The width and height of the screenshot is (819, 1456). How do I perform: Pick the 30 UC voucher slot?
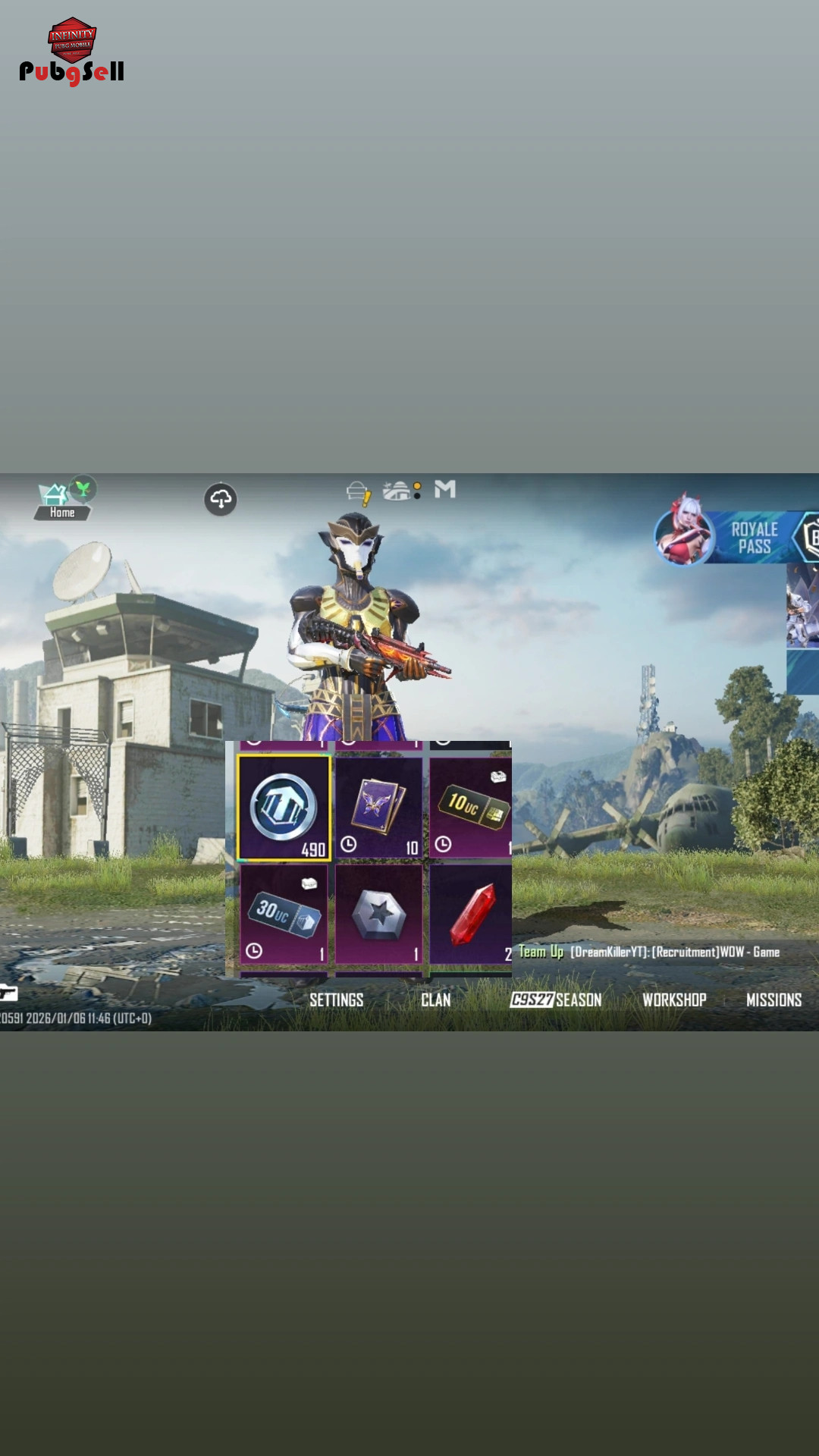point(284,915)
